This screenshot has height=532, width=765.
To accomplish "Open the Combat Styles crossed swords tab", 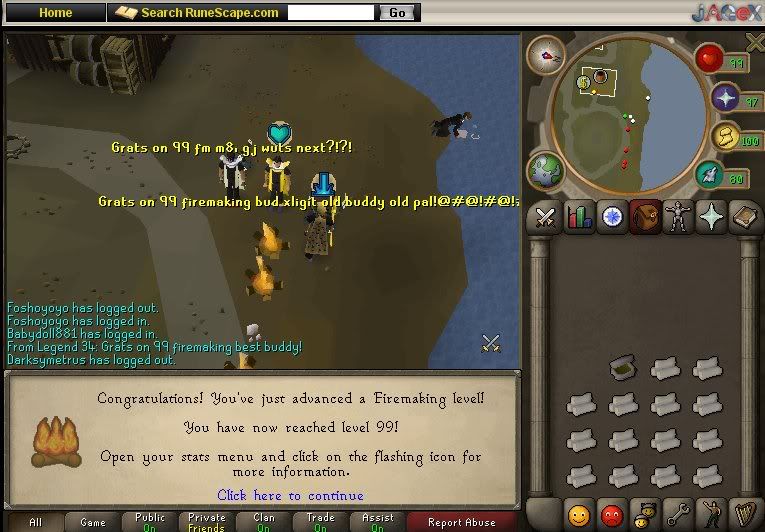I will 546,217.
